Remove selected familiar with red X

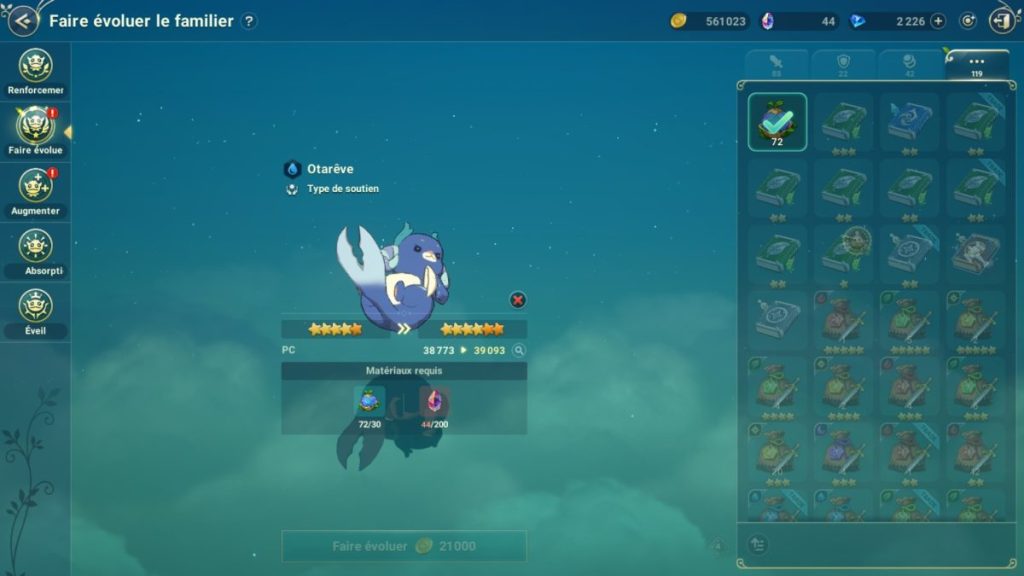517,299
